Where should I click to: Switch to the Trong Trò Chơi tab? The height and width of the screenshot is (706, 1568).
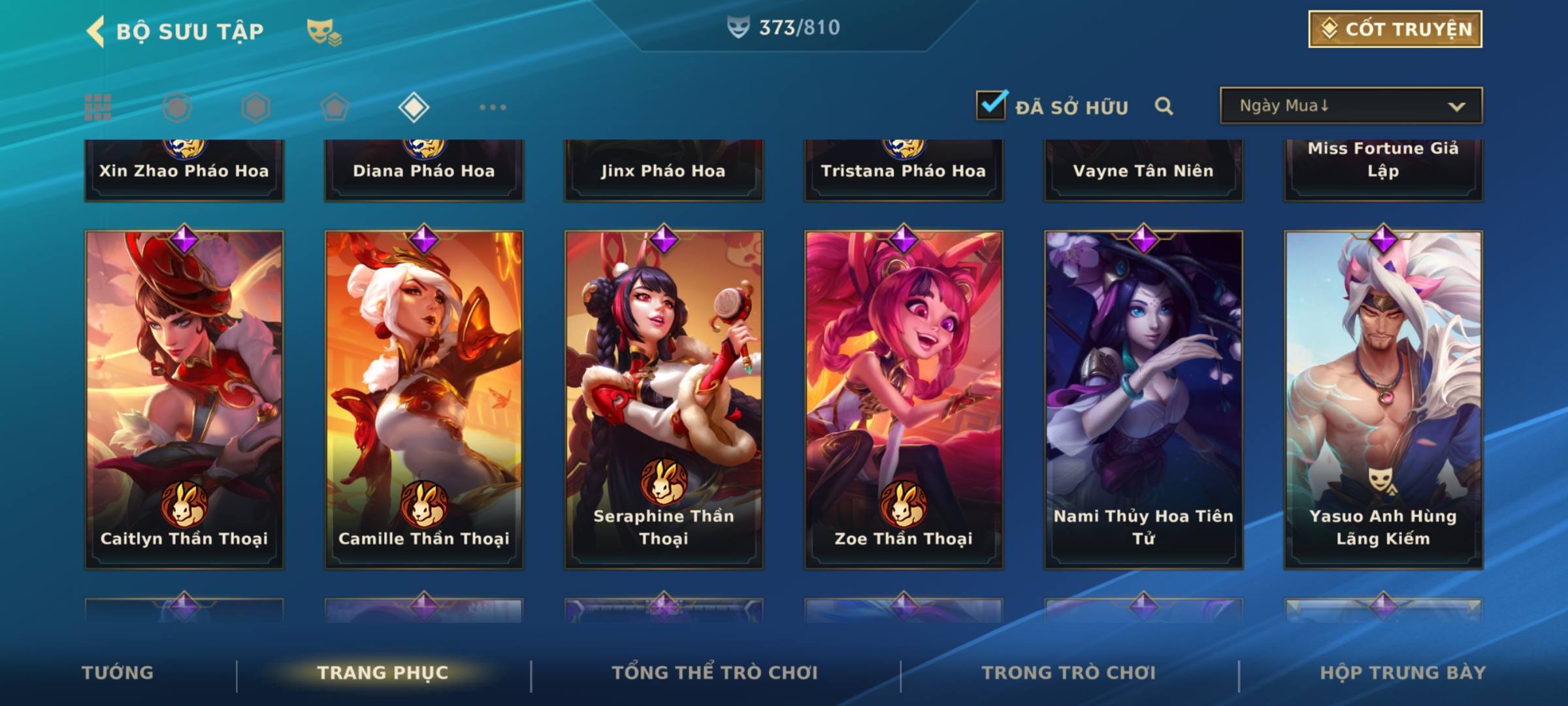(x=1069, y=673)
